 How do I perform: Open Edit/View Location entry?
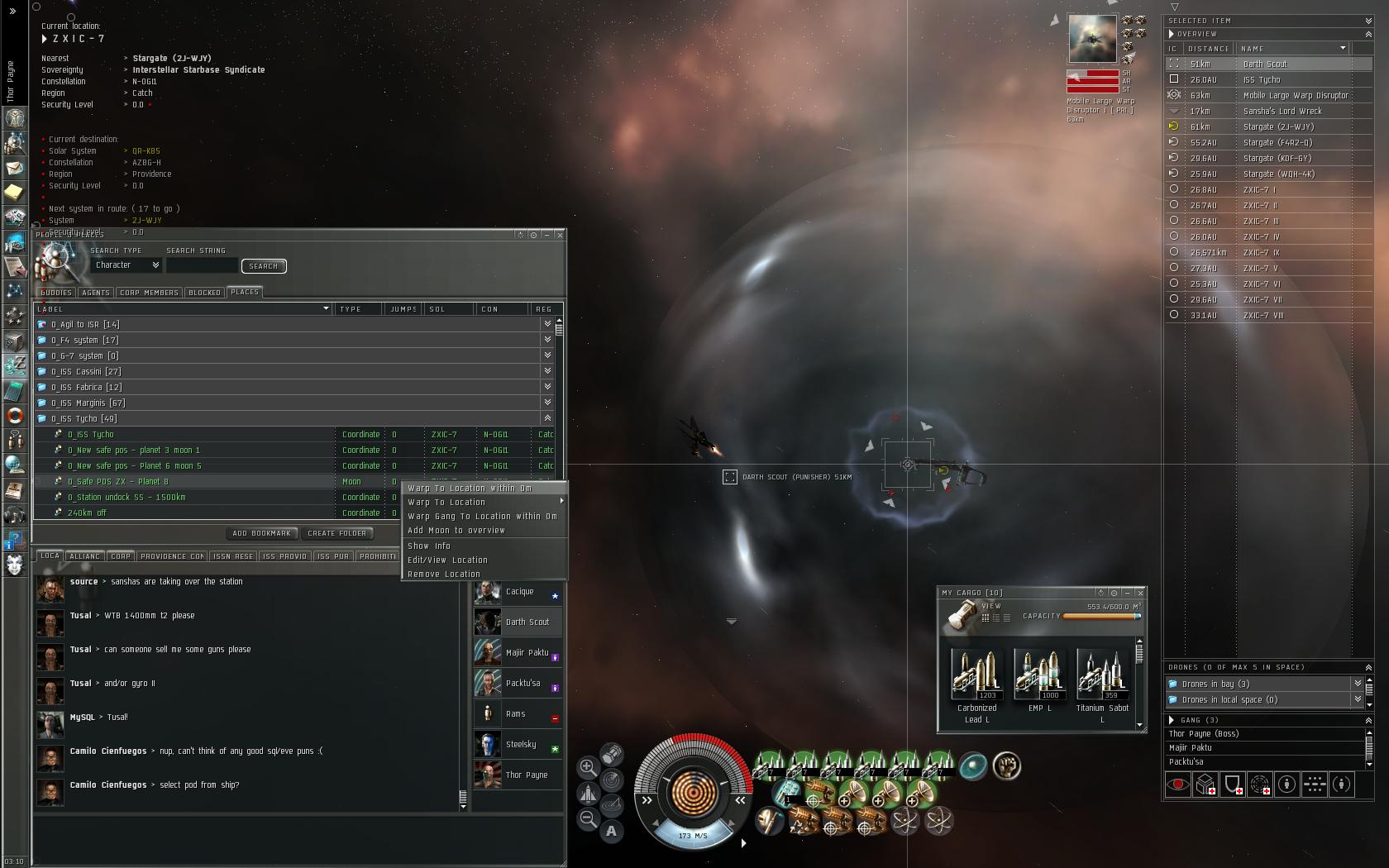[447, 560]
